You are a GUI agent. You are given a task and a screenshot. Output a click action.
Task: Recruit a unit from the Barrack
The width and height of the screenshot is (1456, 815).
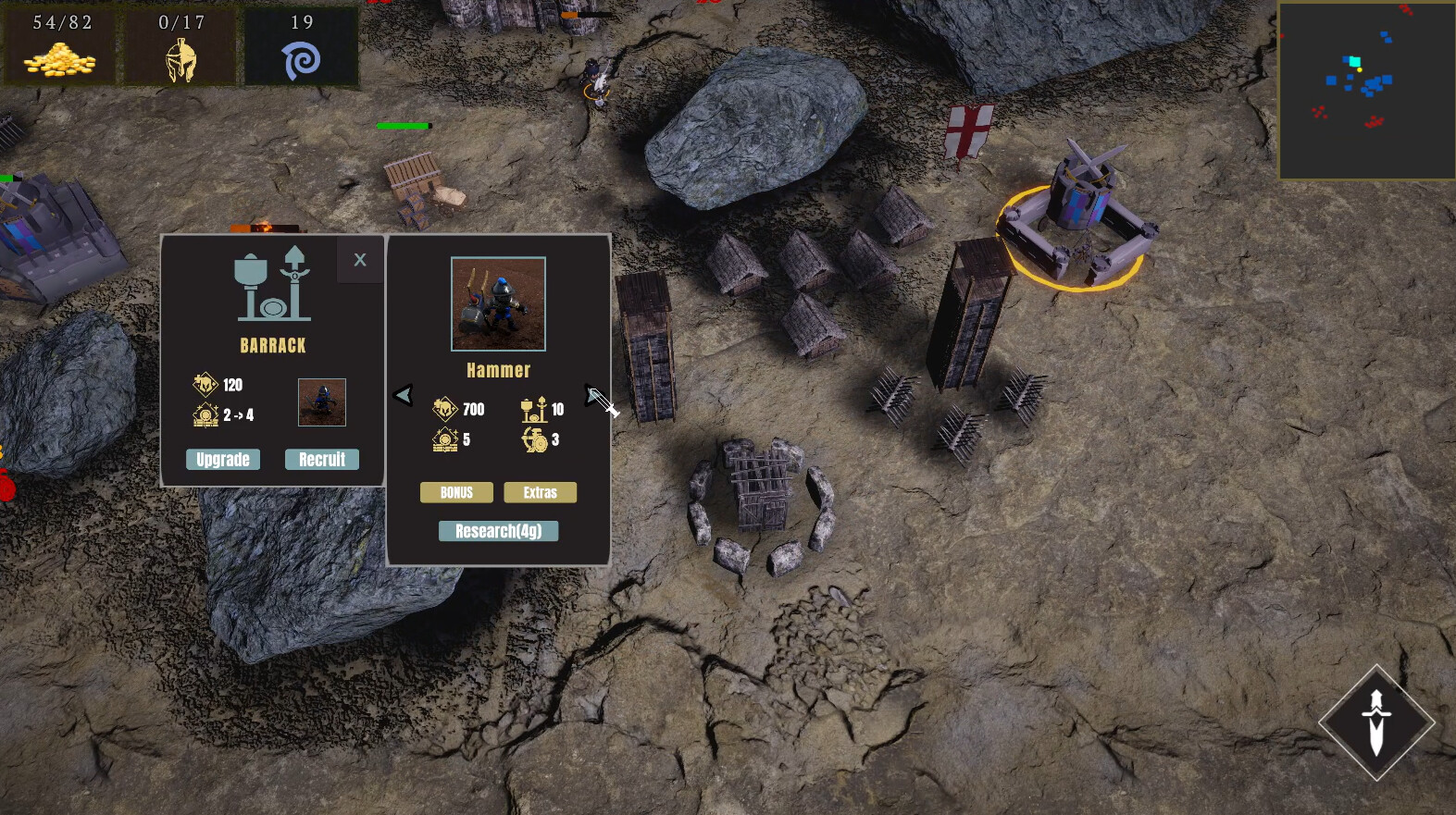pyautogui.click(x=321, y=460)
